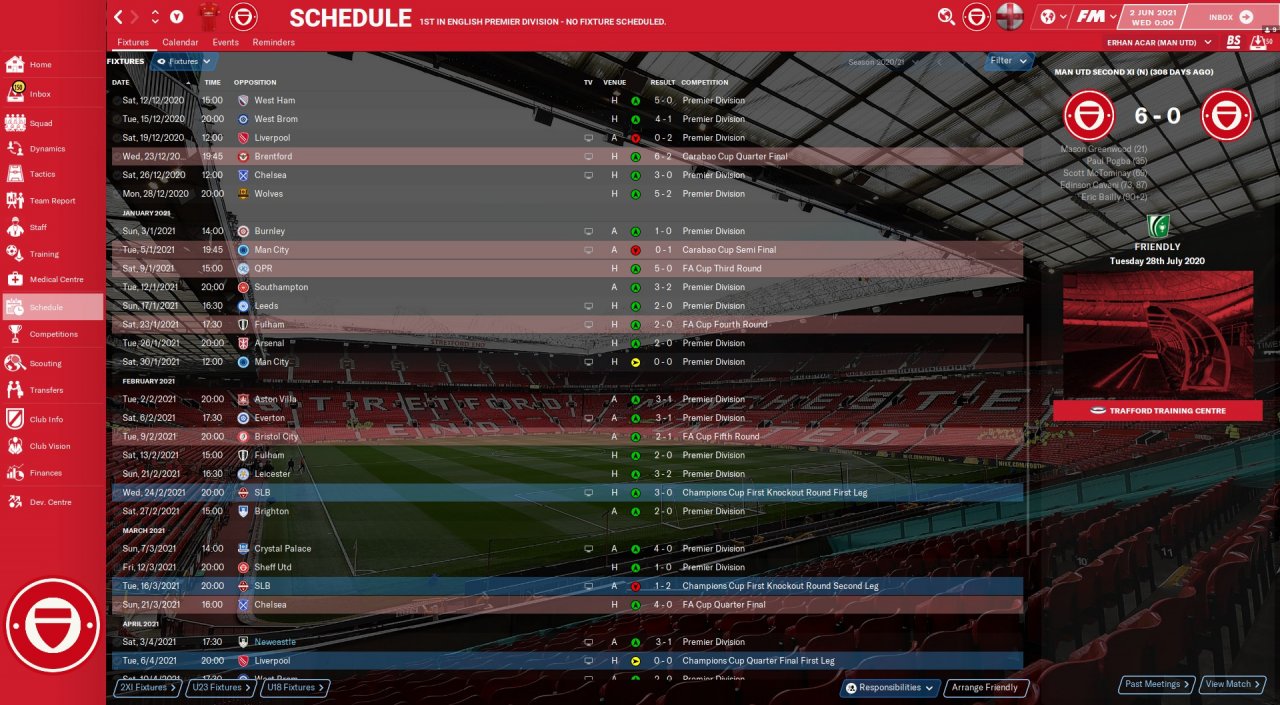Image resolution: width=1280 pixels, height=705 pixels.
Task: Select Transfers in the sidebar
Action: pos(46,390)
